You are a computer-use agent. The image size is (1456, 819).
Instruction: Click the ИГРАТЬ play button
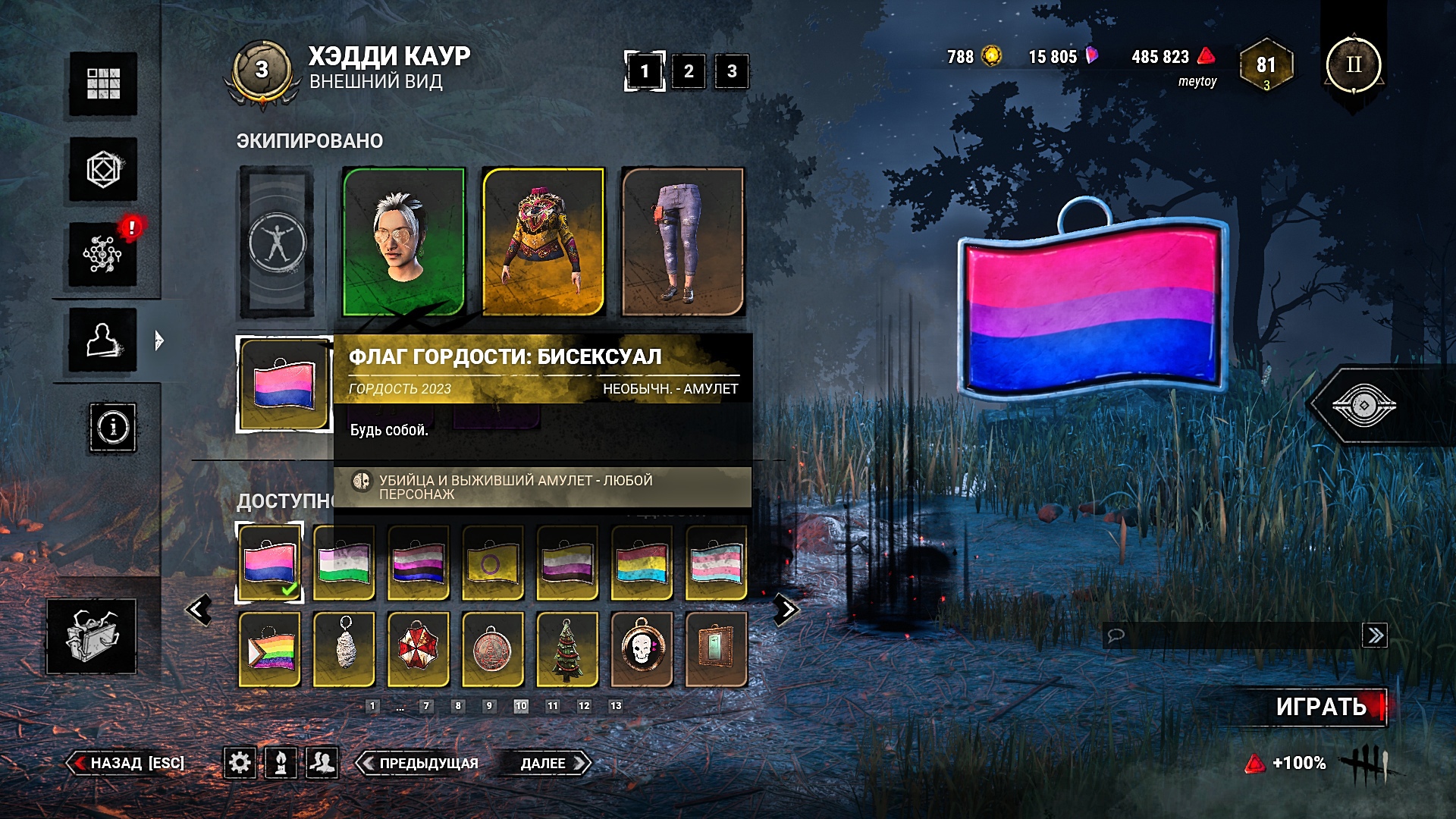coord(1321,707)
